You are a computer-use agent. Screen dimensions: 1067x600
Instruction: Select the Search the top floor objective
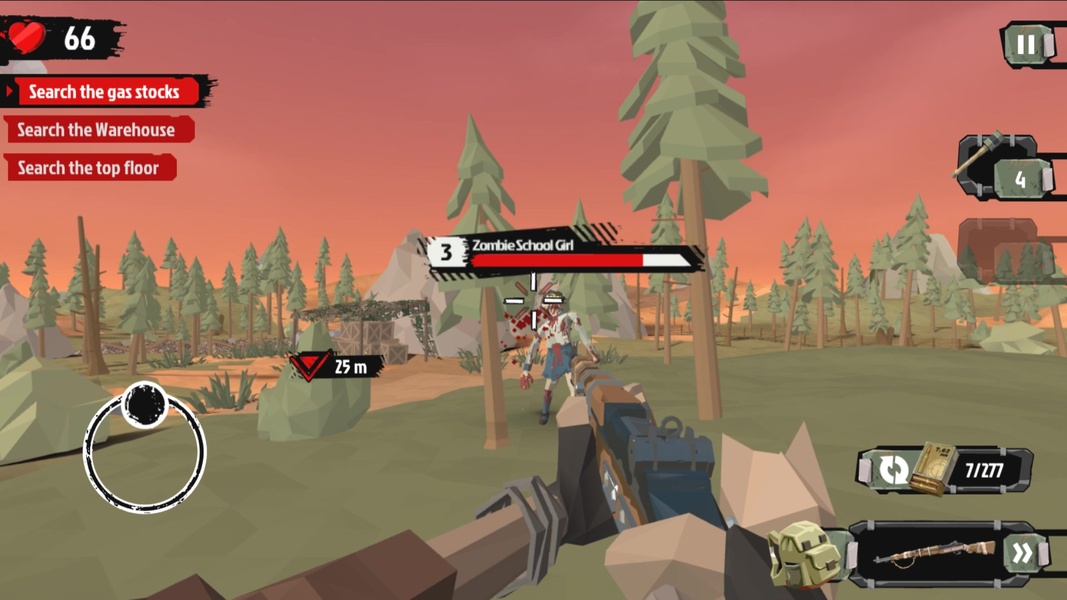(88, 168)
